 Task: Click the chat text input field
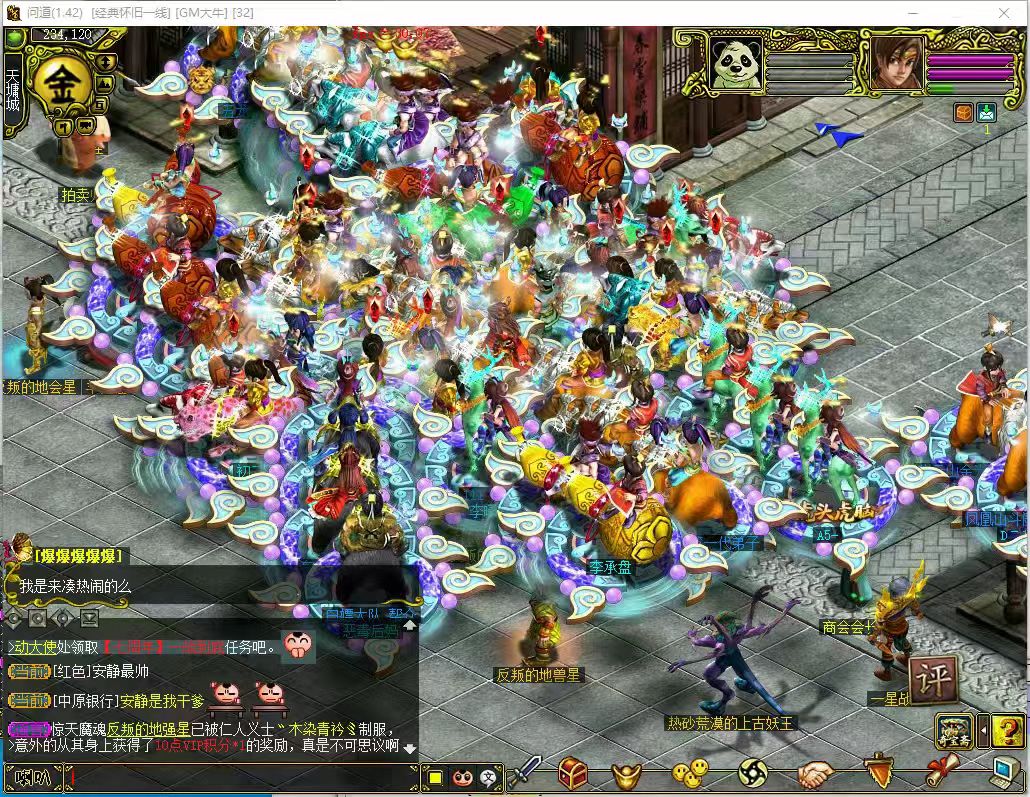pos(240,777)
